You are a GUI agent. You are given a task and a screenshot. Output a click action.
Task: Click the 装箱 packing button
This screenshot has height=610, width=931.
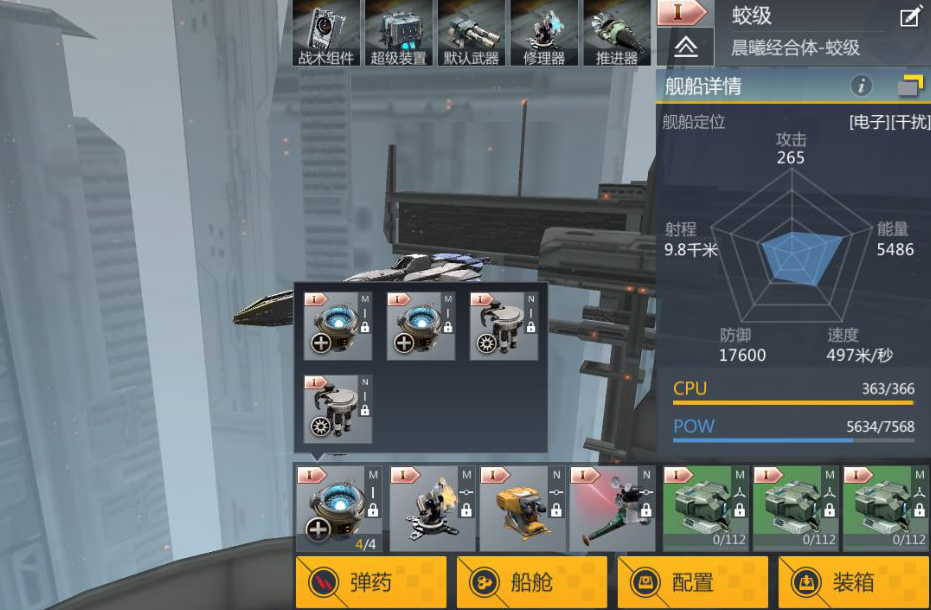click(853, 582)
